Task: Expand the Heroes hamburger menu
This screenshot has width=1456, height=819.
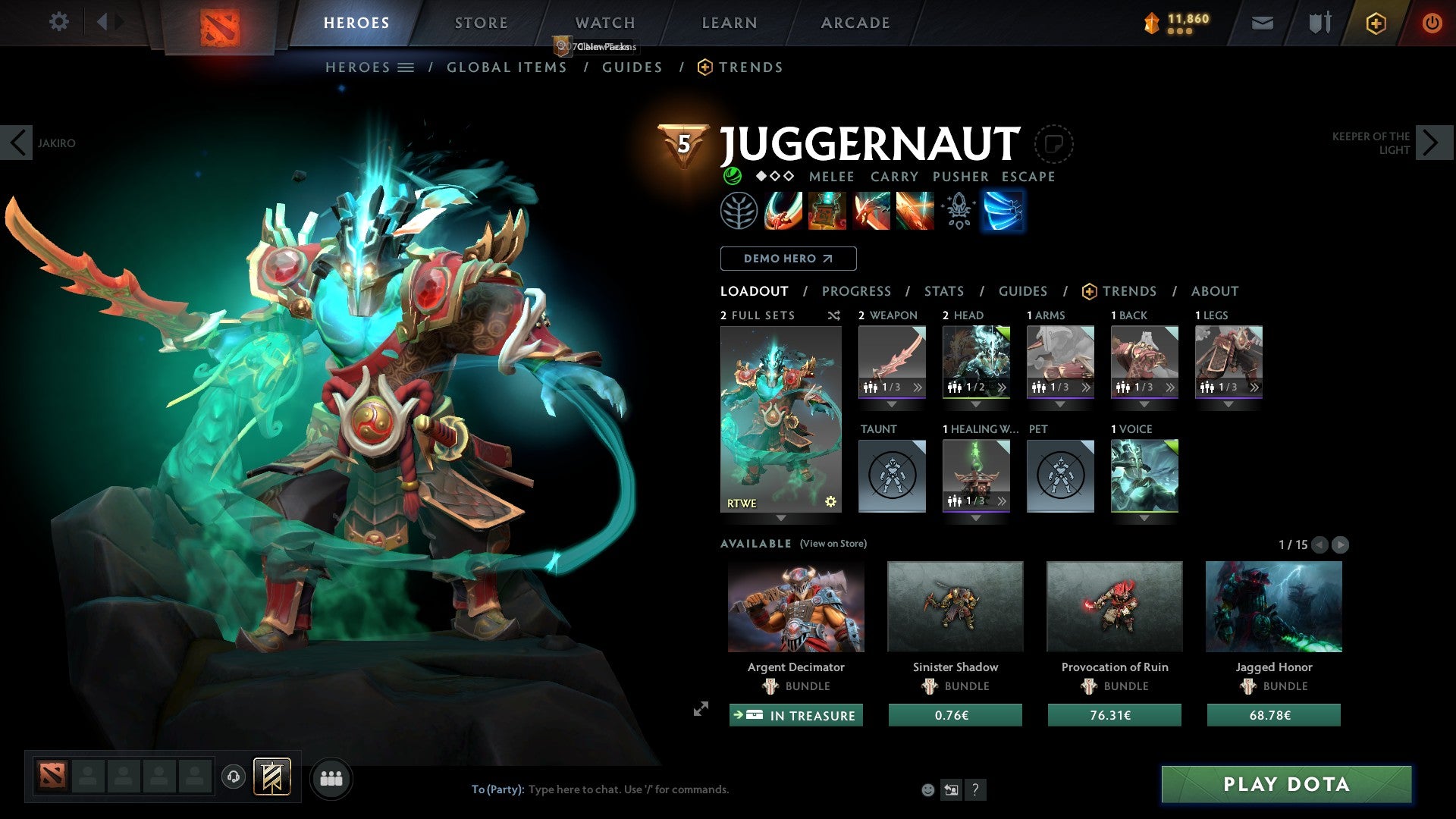Action: (406, 67)
